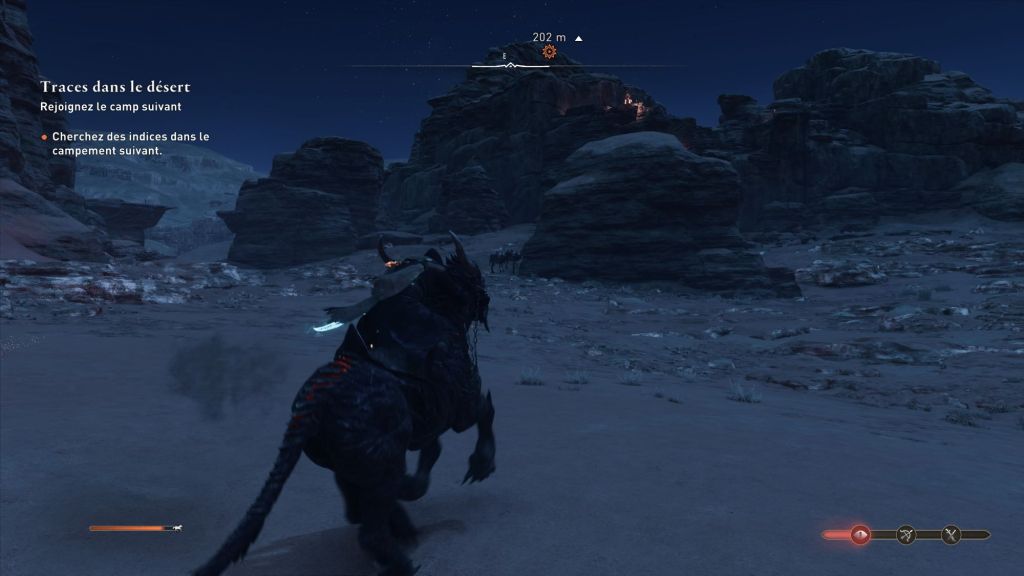
Task: Select the "Traces dans le désert" quest tracker
Action: [x=115, y=88]
